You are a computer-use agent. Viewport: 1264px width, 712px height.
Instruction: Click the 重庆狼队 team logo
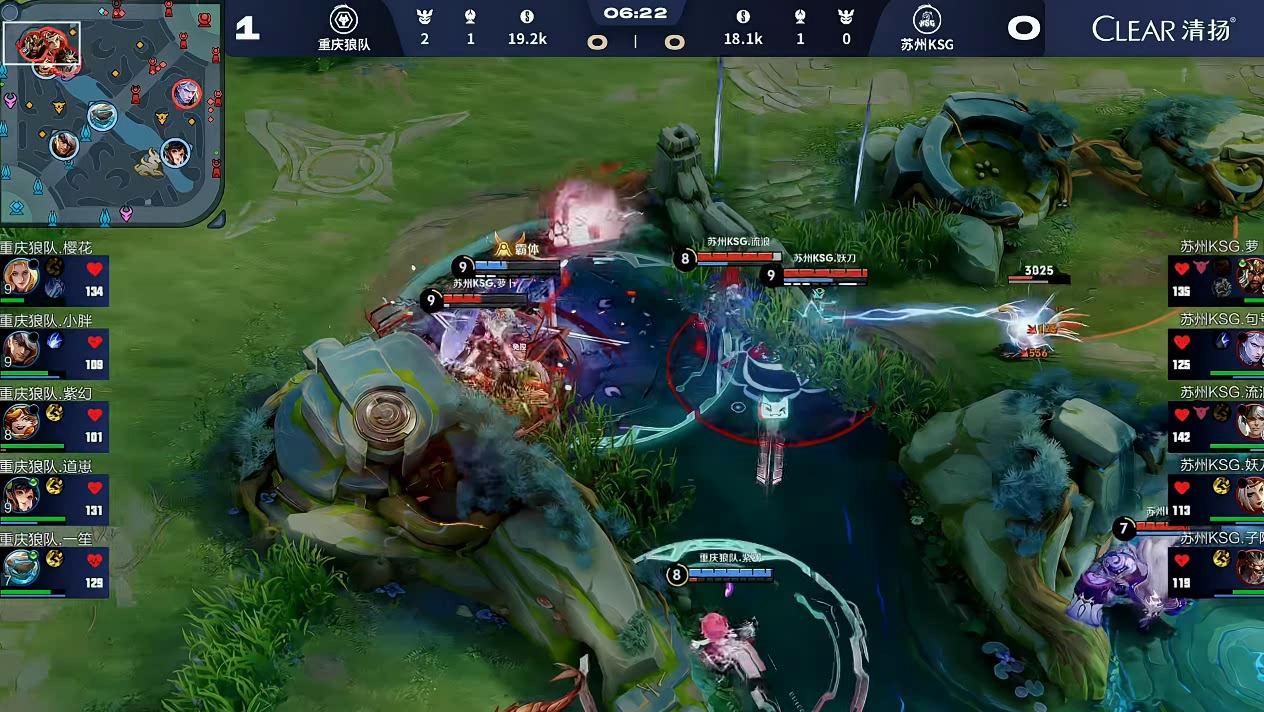(x=344, y=20)
